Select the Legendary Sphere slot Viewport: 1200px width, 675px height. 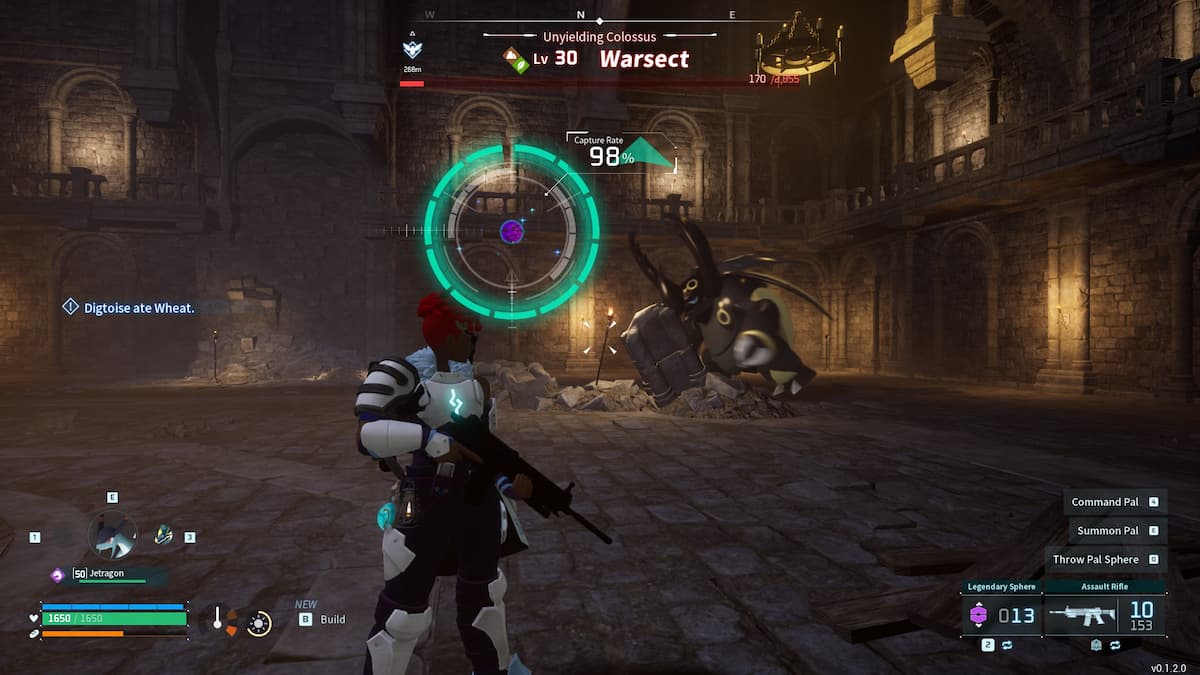(x=1001, y=615)
